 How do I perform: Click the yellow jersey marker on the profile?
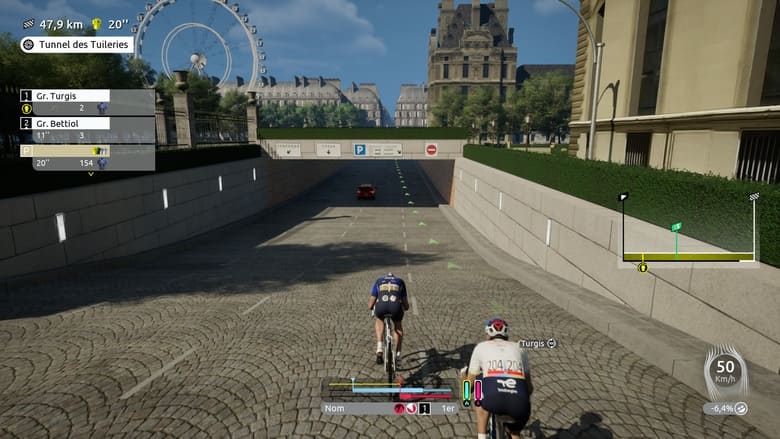tap(642, 268)
